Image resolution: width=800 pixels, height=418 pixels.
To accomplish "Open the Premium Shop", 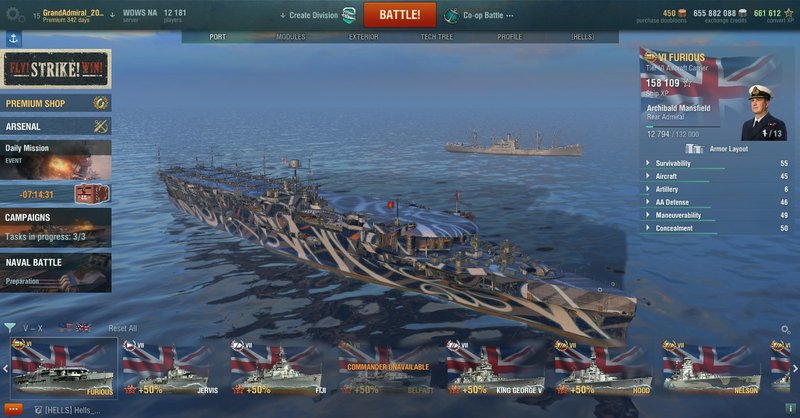I will tap(56, 103).
